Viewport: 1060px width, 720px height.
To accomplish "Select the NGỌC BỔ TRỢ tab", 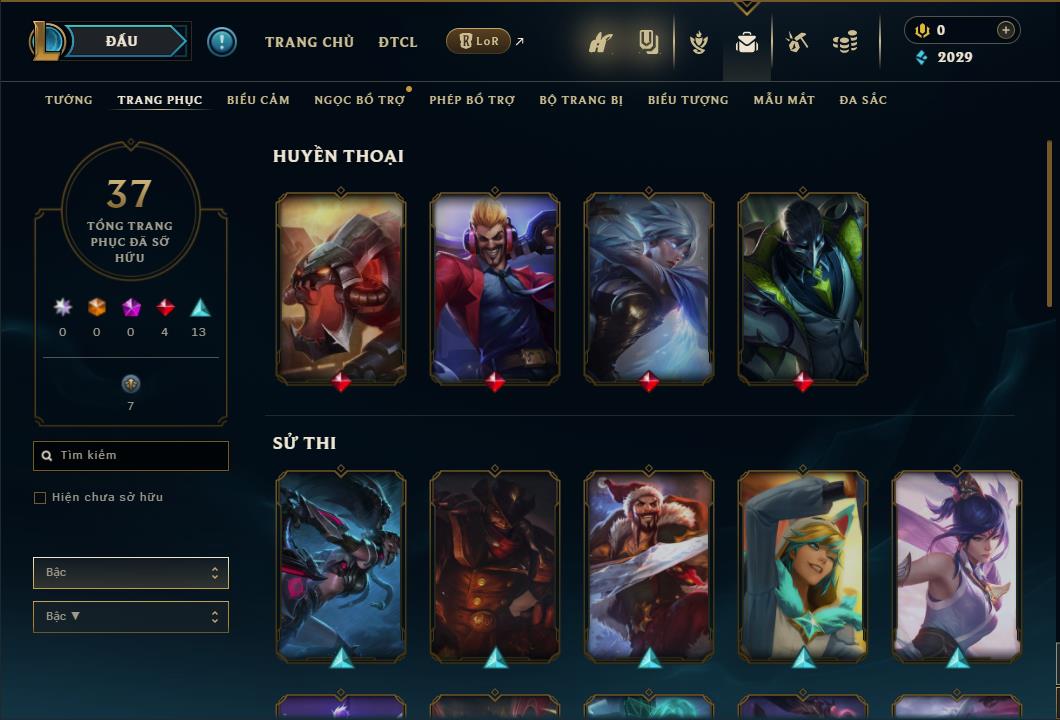I will tap(359, 100).
